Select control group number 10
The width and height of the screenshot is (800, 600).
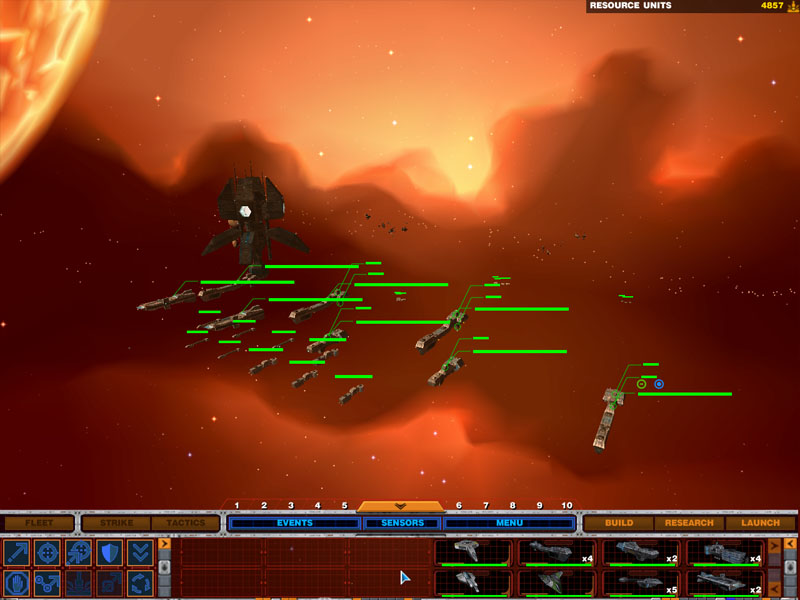click(567, 506)
